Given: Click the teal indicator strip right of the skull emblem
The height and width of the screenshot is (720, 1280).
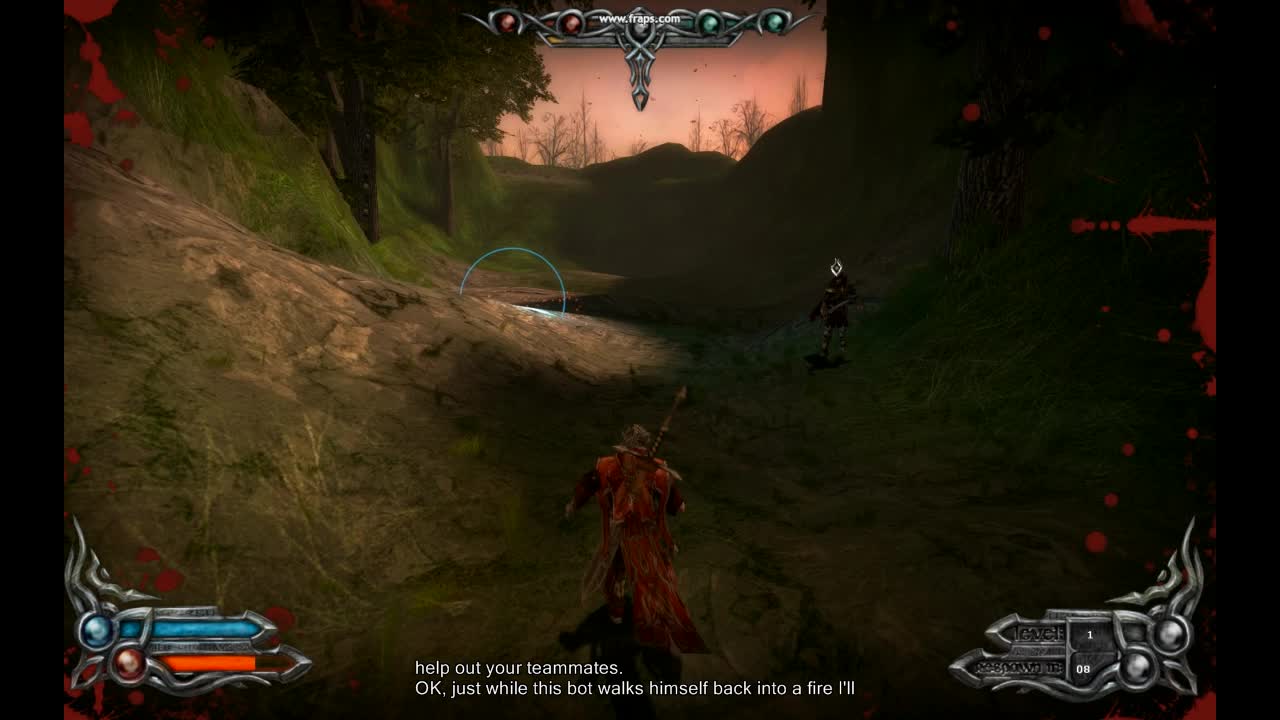Looking at the screenshot, I should 687,24.
